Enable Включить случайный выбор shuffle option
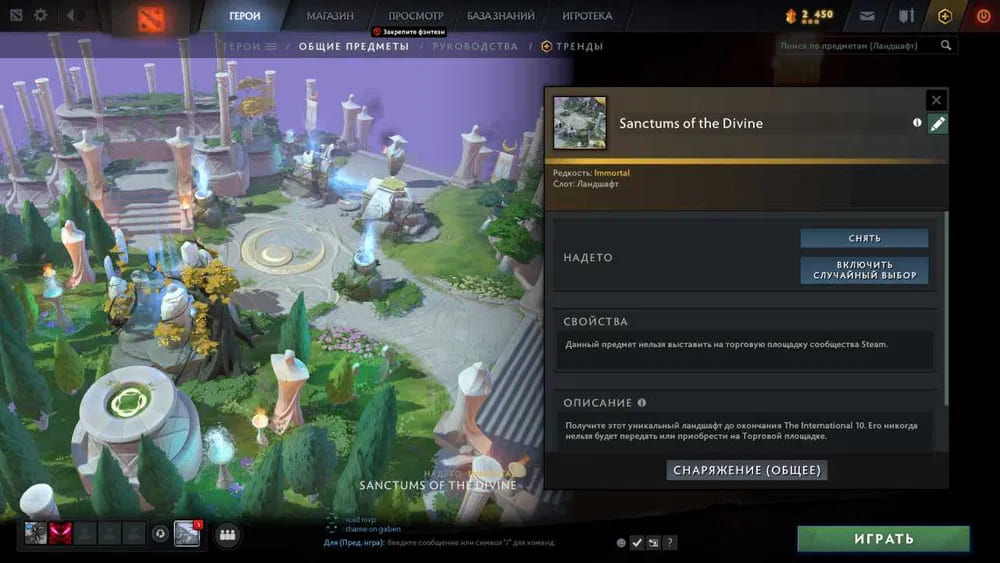The width and height of the screenshot is (1000, 563). coord(864,270)
